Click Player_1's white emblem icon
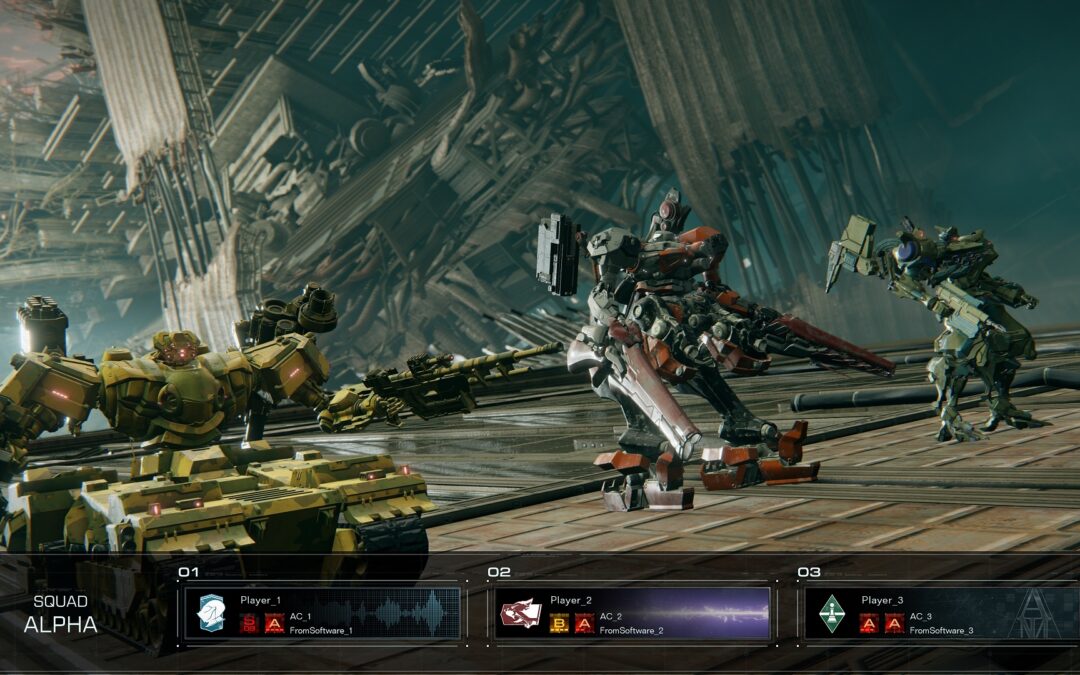Image resolution: width=1080 pixels, height=675 pixels. click(210, 612)
